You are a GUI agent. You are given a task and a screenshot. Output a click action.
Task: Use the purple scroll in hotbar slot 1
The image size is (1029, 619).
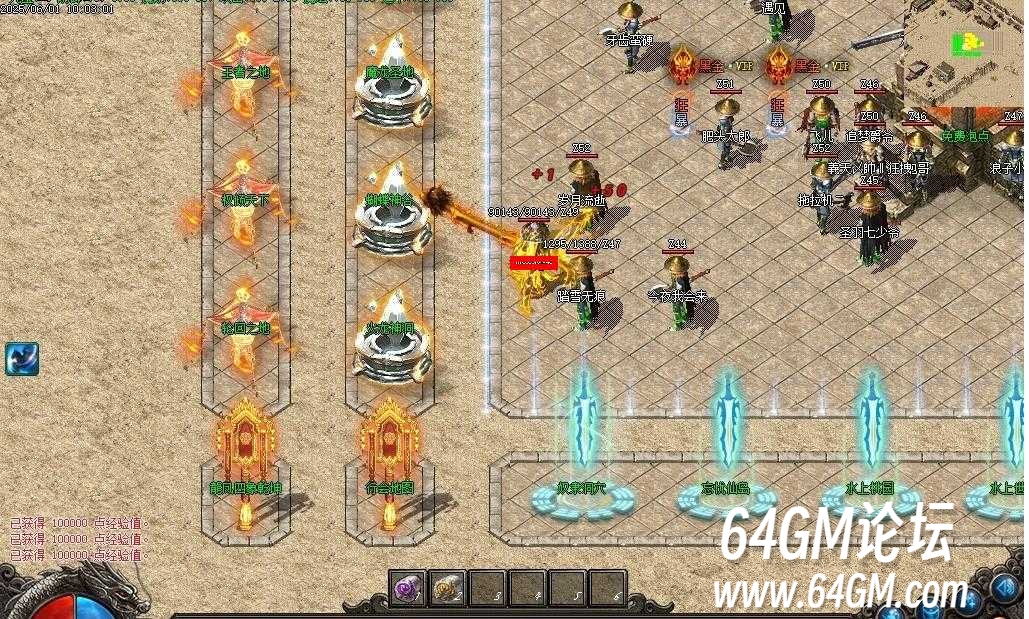408,588
